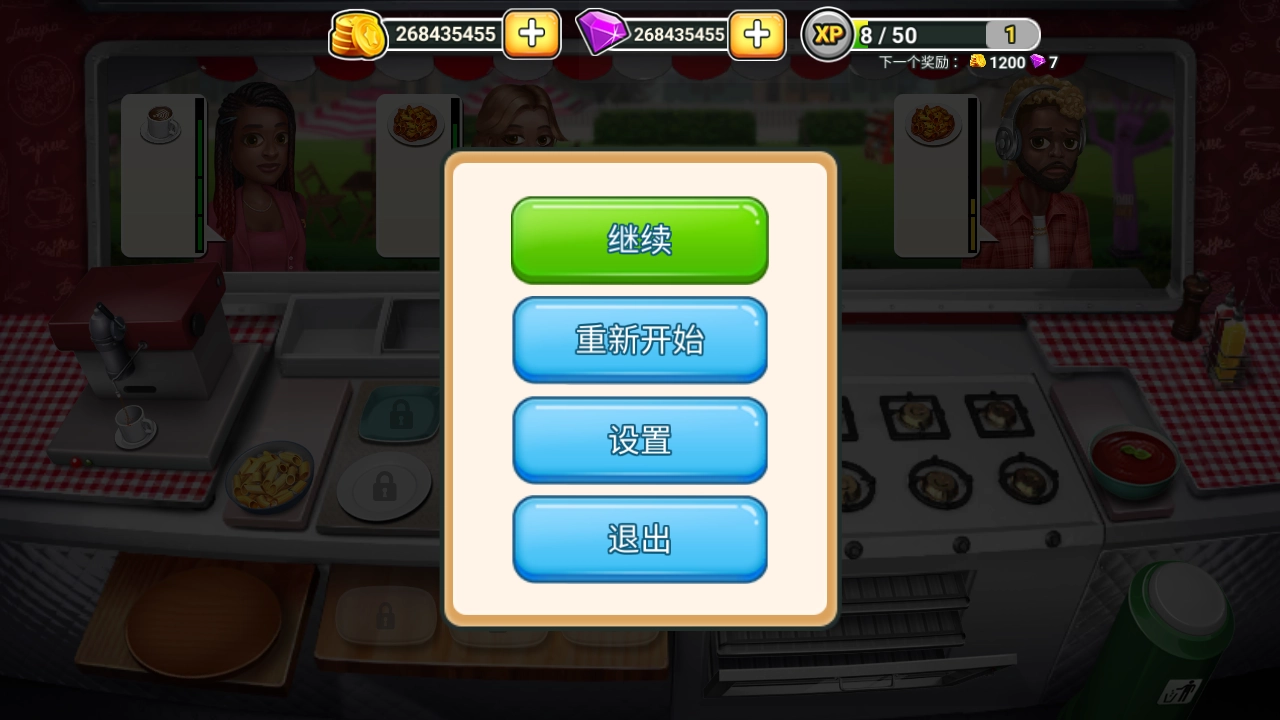Click the pasta order icon above the blonde customer
Viewport: 1280px width, 720px height.
coord(417,123)
